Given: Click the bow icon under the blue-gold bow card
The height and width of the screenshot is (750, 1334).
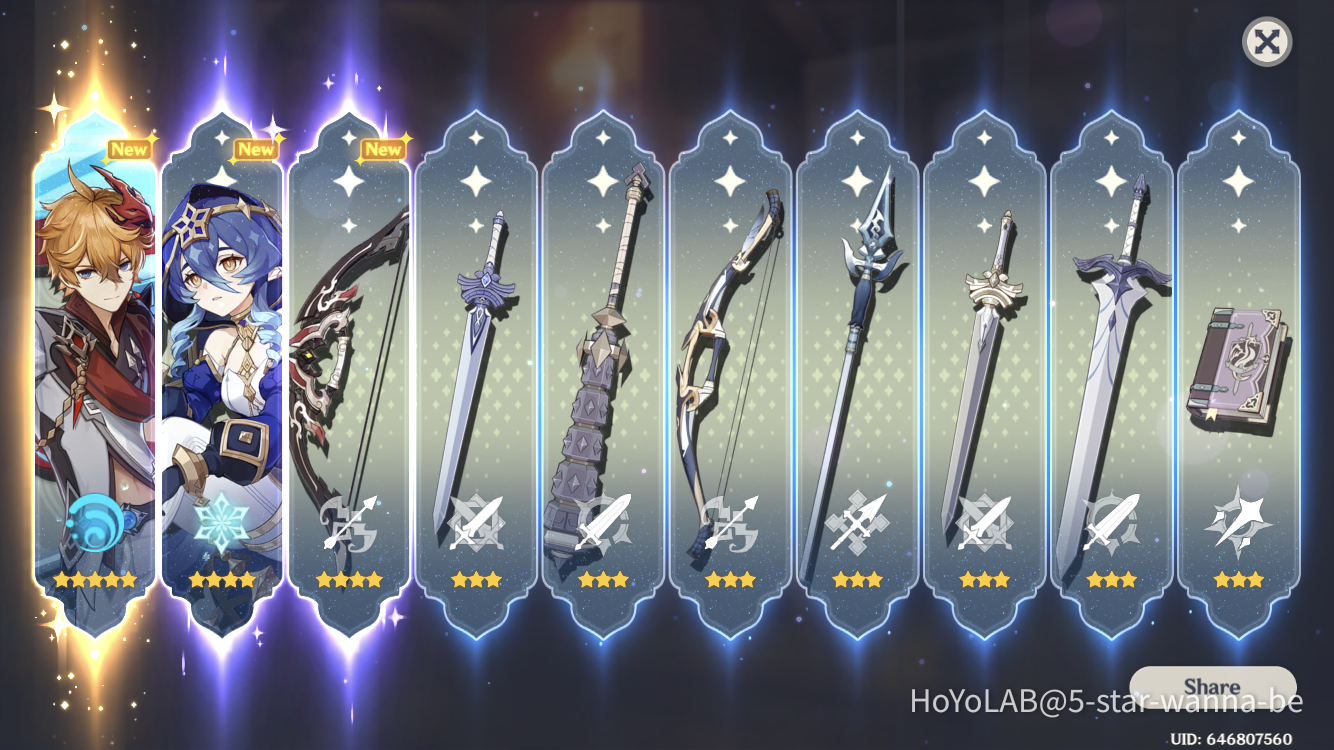Looking at the screenshot, I should (728, 520).
